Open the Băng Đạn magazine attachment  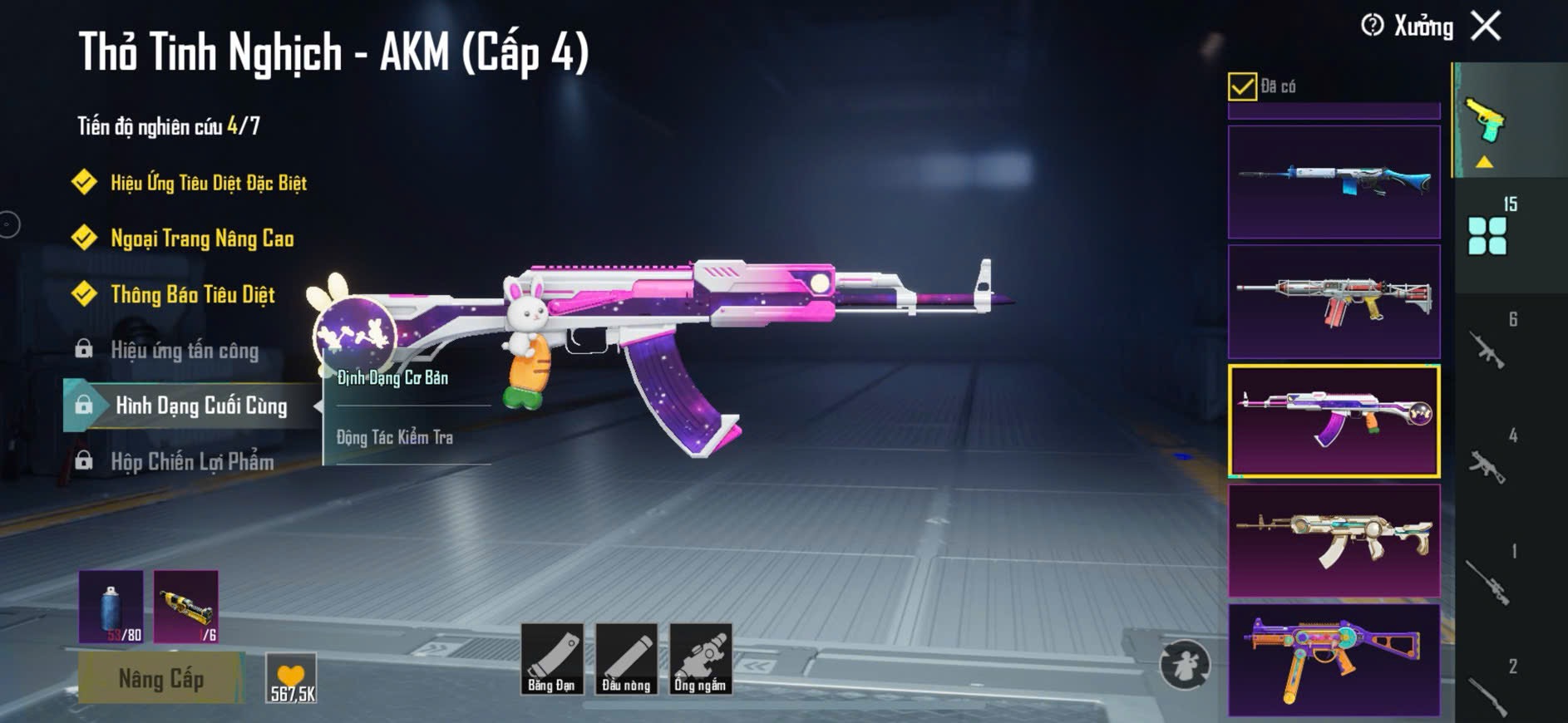551,659
